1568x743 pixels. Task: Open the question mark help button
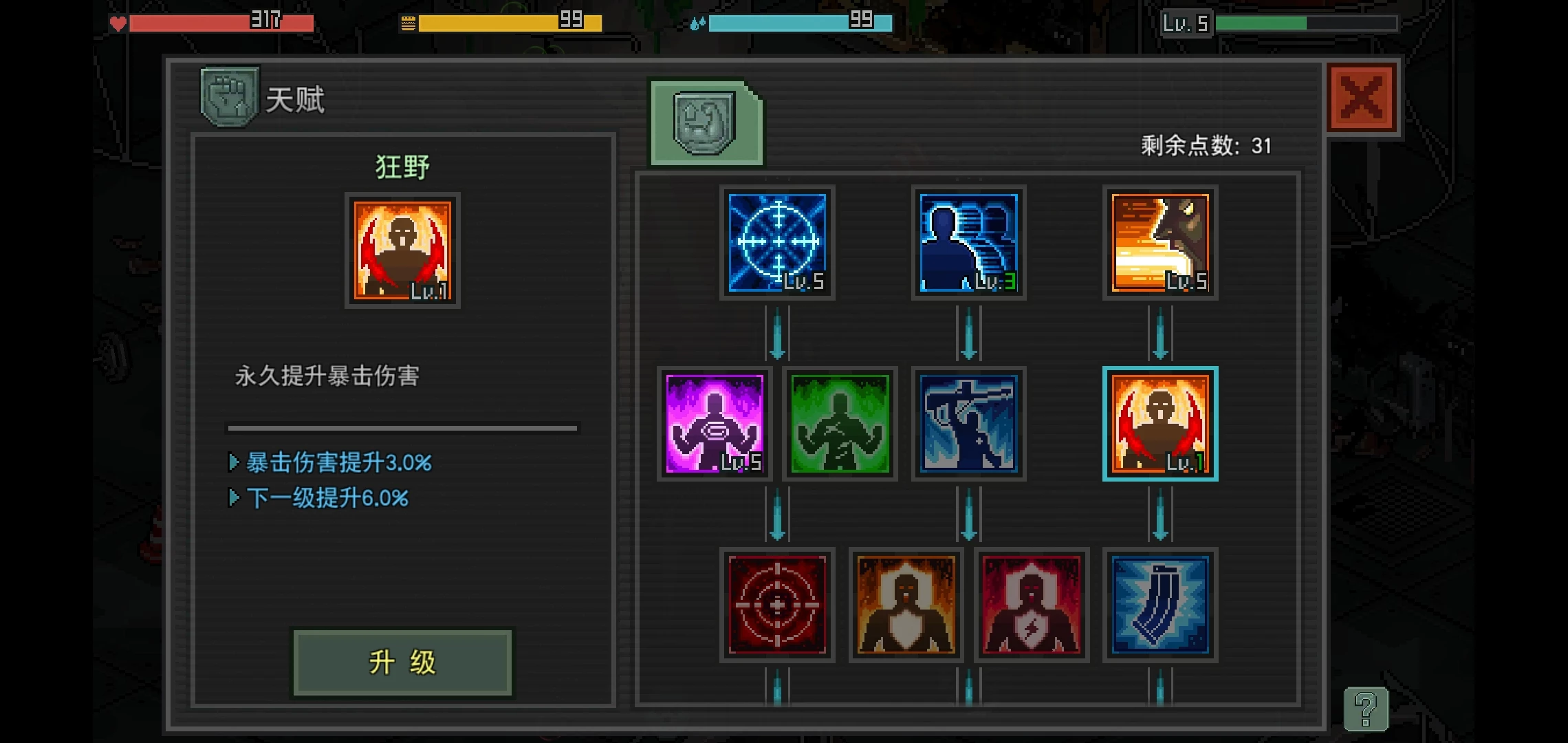point(1366,709)
